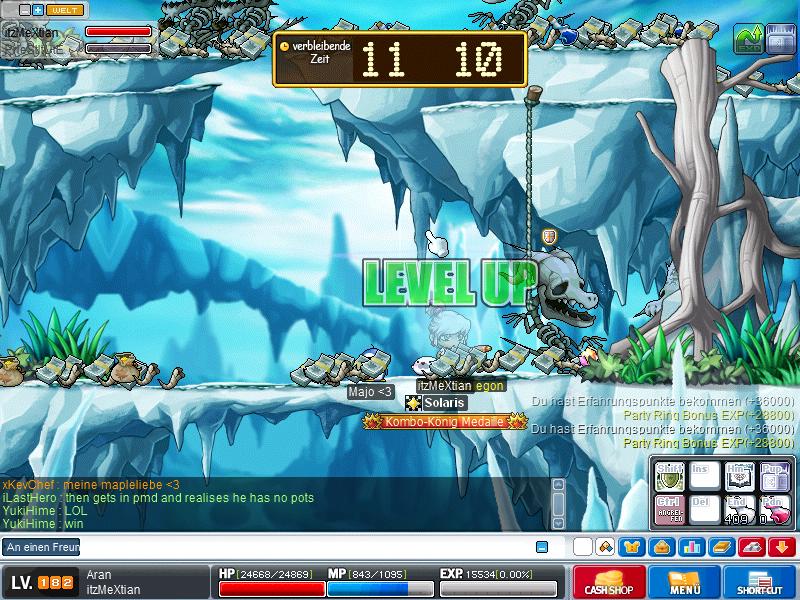Minimize the chat window with the blue button

click(542, 547)
